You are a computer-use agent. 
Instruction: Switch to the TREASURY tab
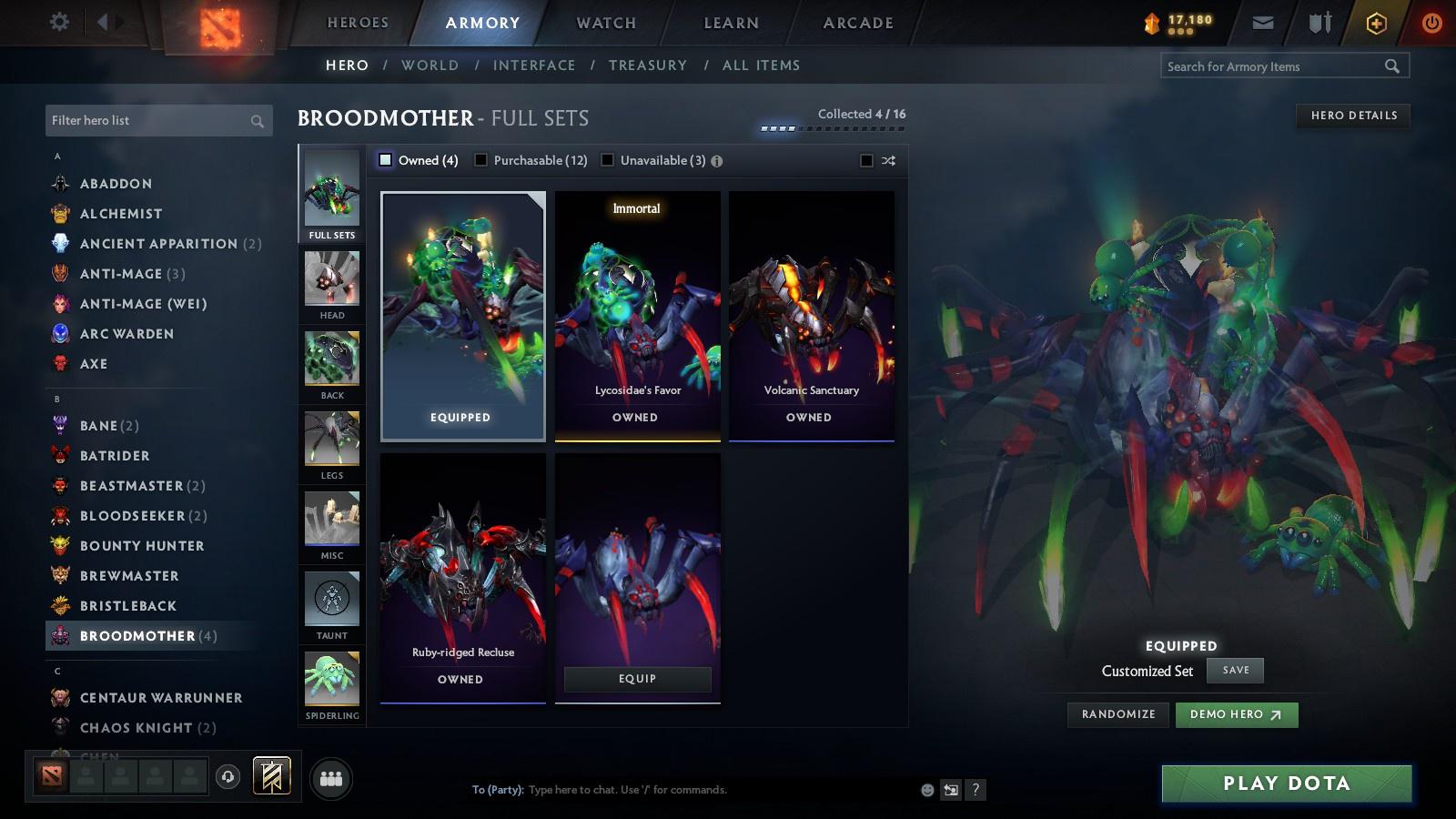point(648,66)
